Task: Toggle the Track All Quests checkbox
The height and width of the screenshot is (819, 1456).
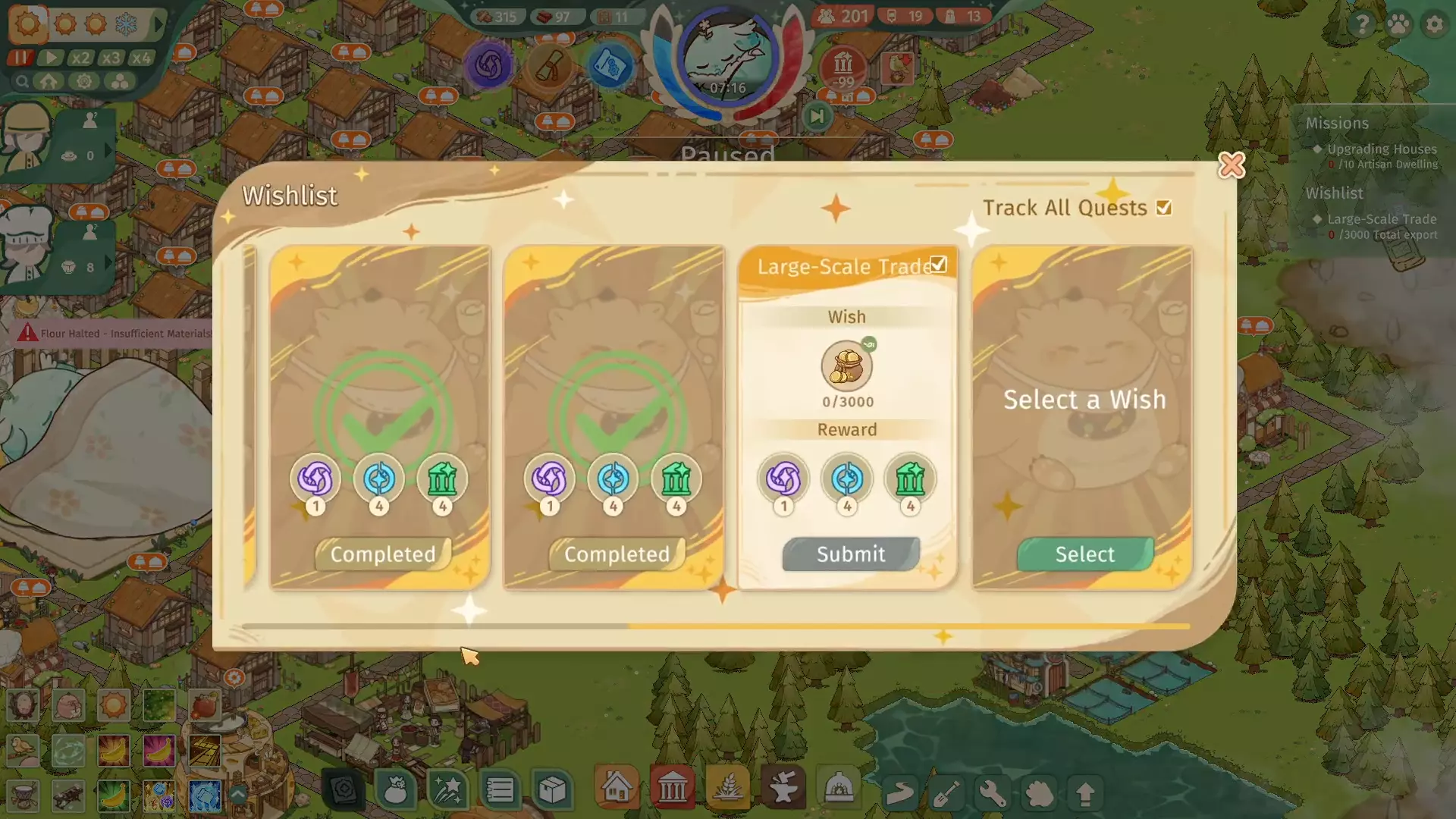Action: (x=1164, y=208)
